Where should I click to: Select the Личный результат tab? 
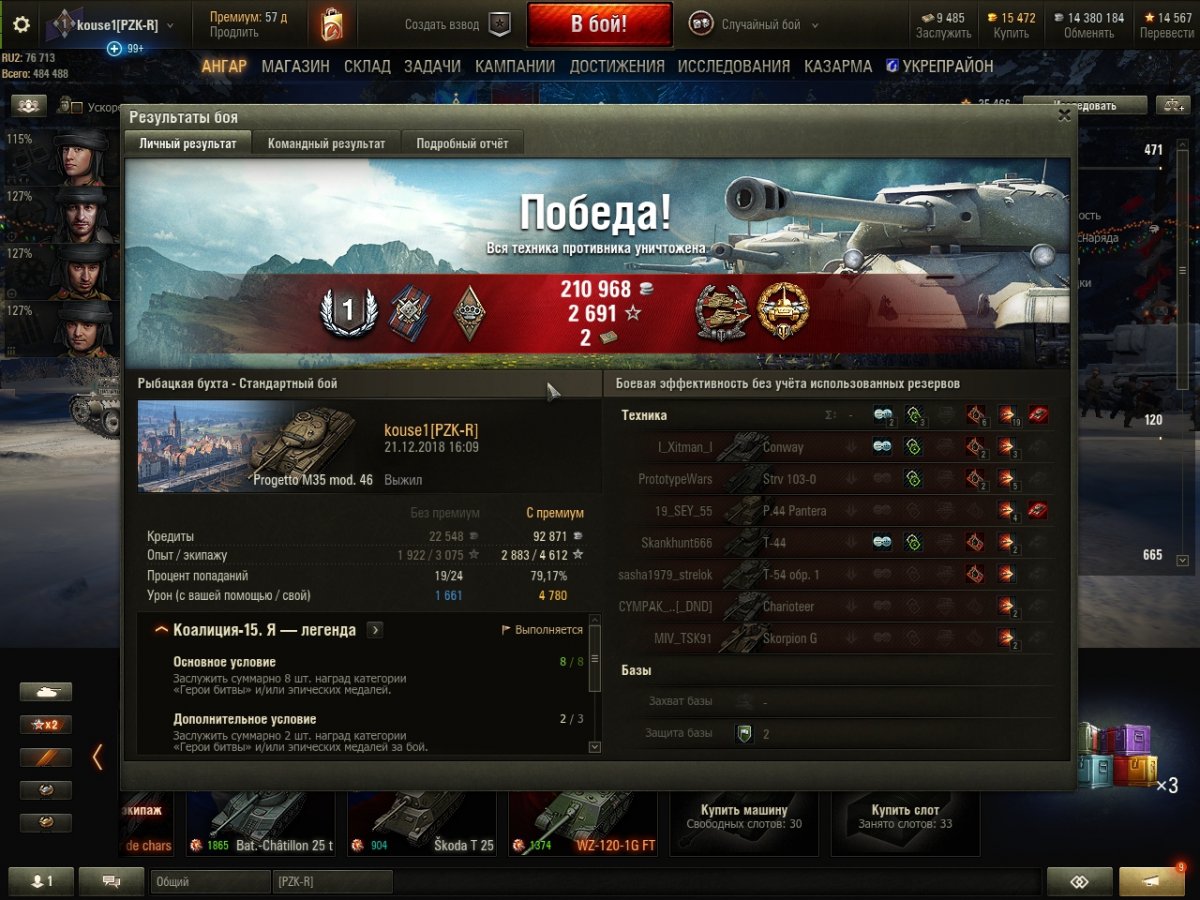188,144
